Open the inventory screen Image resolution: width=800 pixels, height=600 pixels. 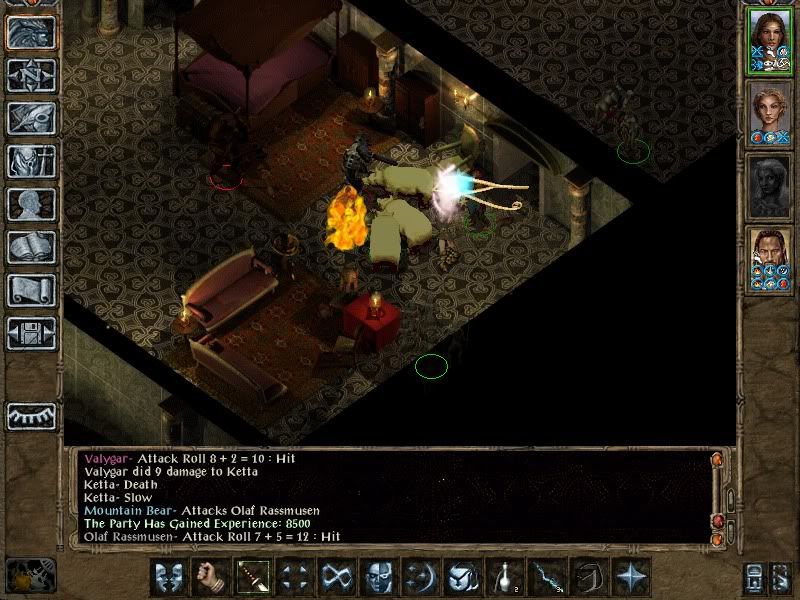(31, 161)
